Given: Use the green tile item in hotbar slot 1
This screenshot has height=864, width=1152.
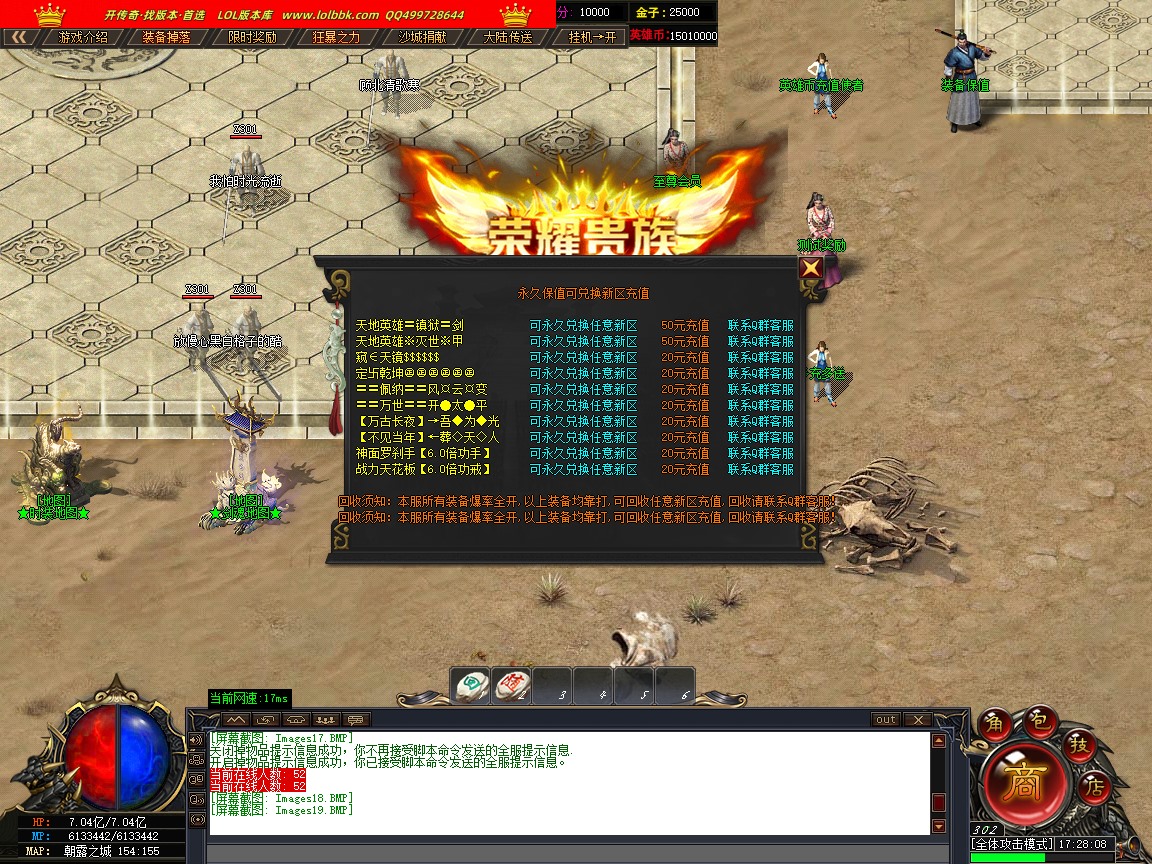Looking at the screenshot, I should click(469, 686).
